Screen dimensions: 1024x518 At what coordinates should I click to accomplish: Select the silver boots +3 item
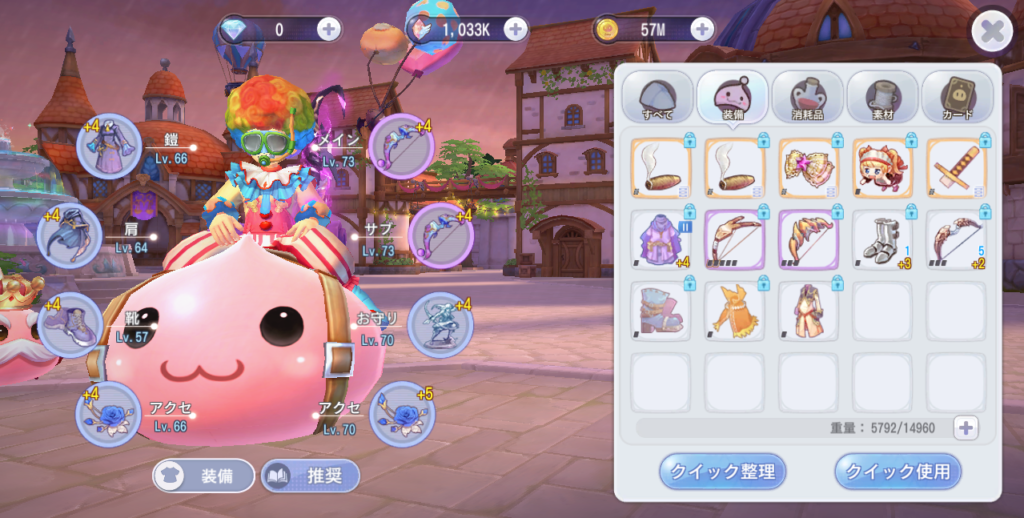[x=882, y=240]
